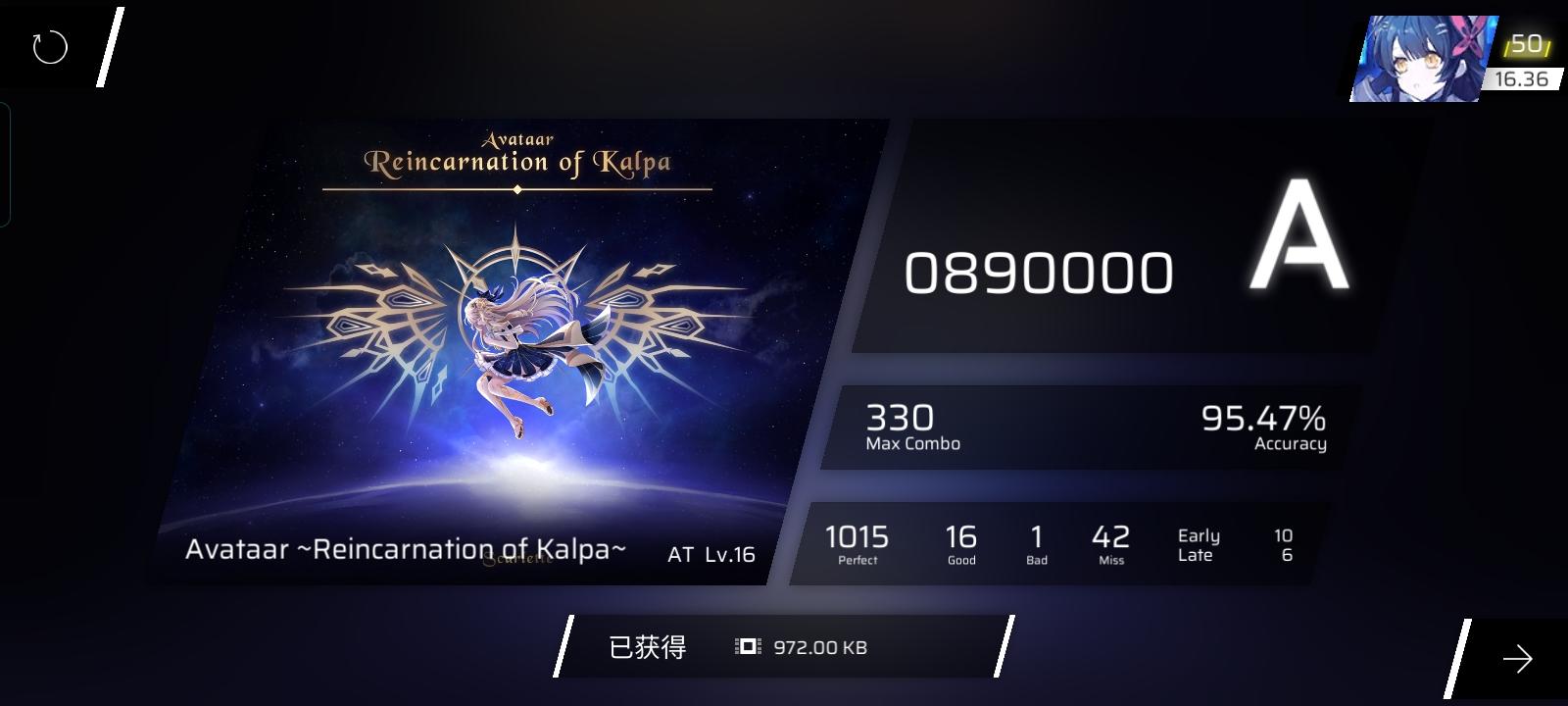Select the RKS rating value 16.36

coord(1522,78)
